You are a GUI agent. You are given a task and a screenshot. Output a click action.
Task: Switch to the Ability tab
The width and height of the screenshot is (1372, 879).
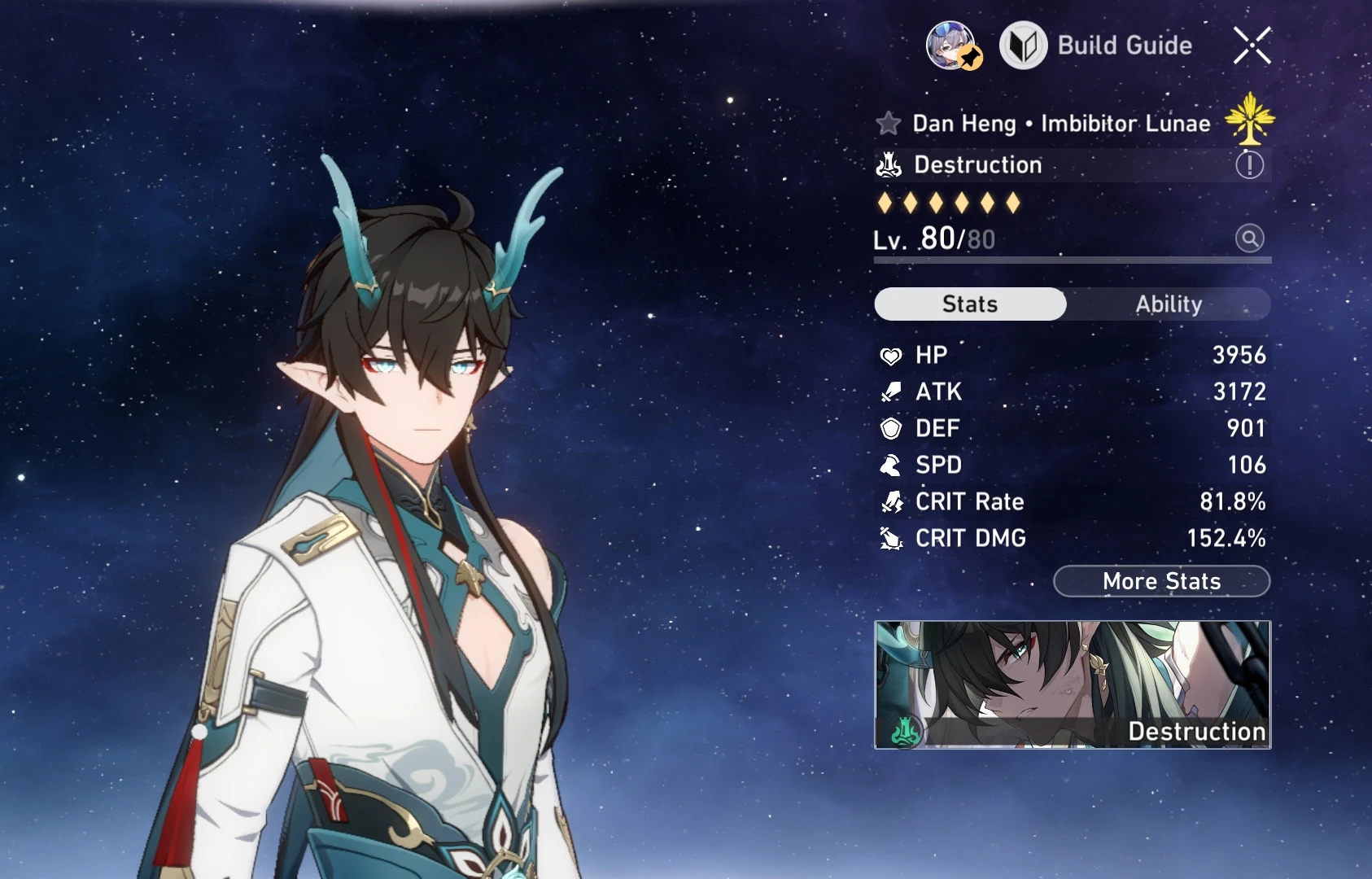click(x=1169, y=304)
